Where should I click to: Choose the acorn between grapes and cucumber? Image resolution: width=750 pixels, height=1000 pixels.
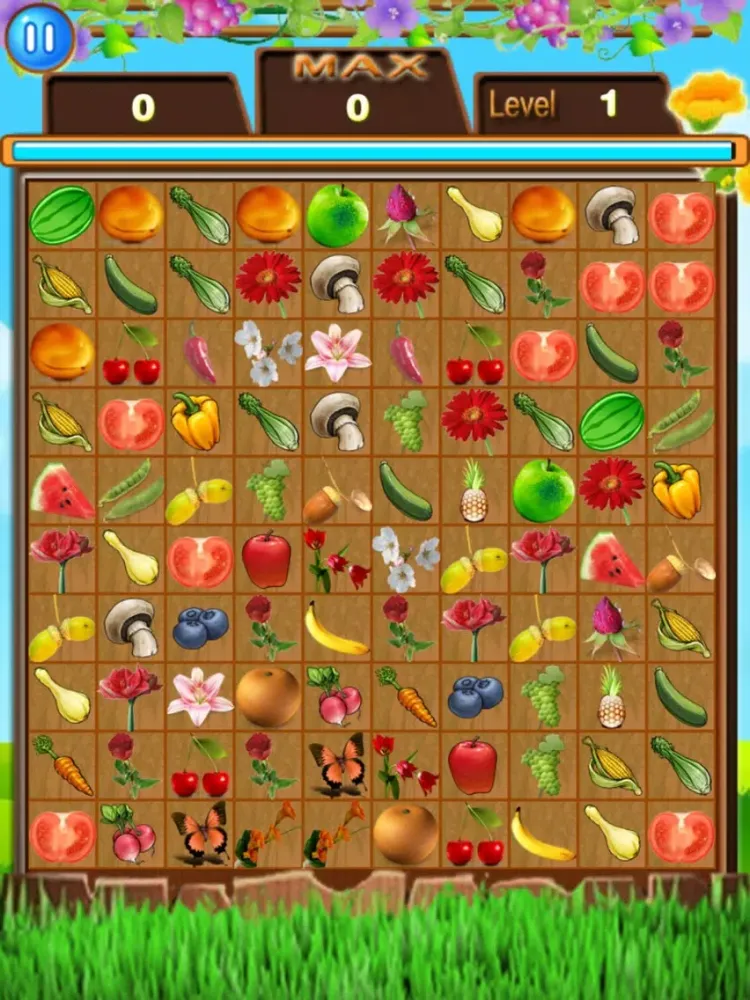pyautogui.click(x=337, y=490)
